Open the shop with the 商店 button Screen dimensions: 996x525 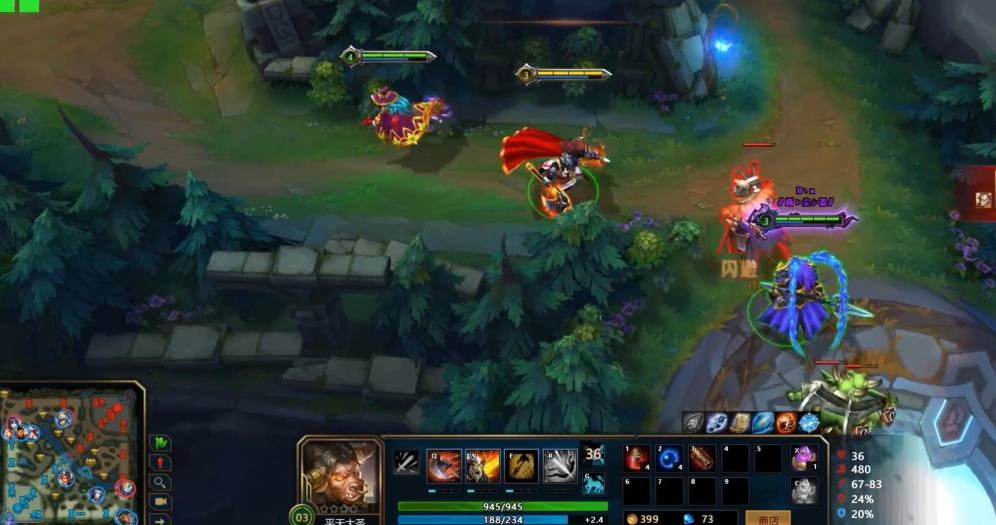tap(768, 518)
